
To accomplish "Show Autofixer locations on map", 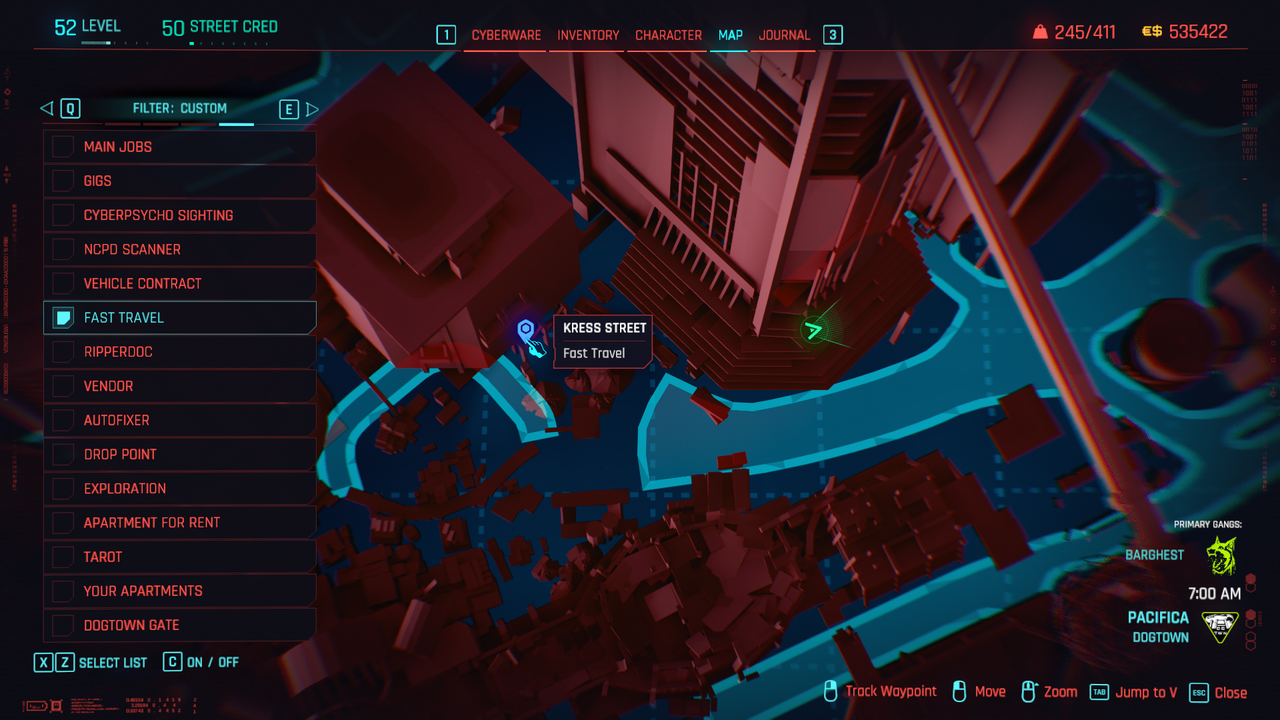I will click(x=63, y=420).
